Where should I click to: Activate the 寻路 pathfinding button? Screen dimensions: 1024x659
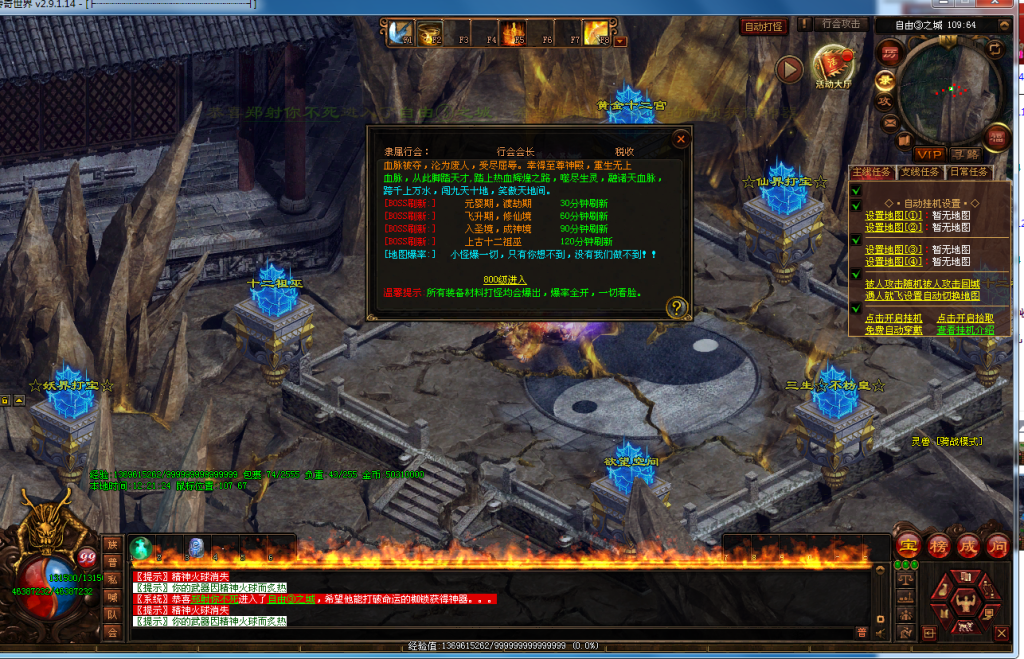(x=965, y=154)
